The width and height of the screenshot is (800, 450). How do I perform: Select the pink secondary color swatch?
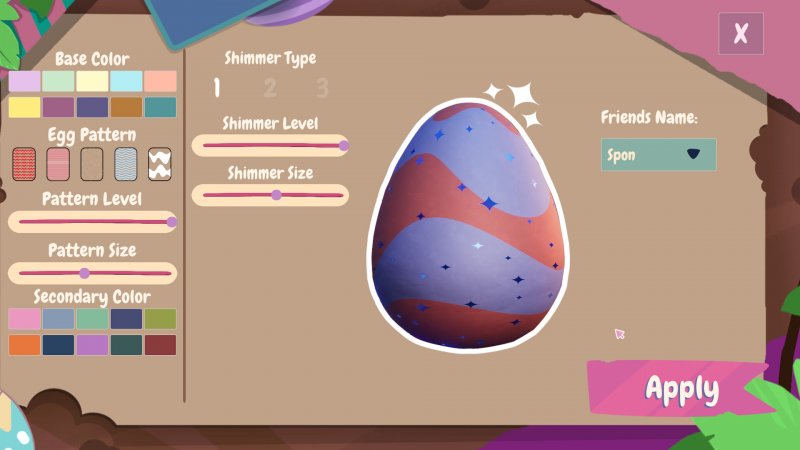(24, 319)
